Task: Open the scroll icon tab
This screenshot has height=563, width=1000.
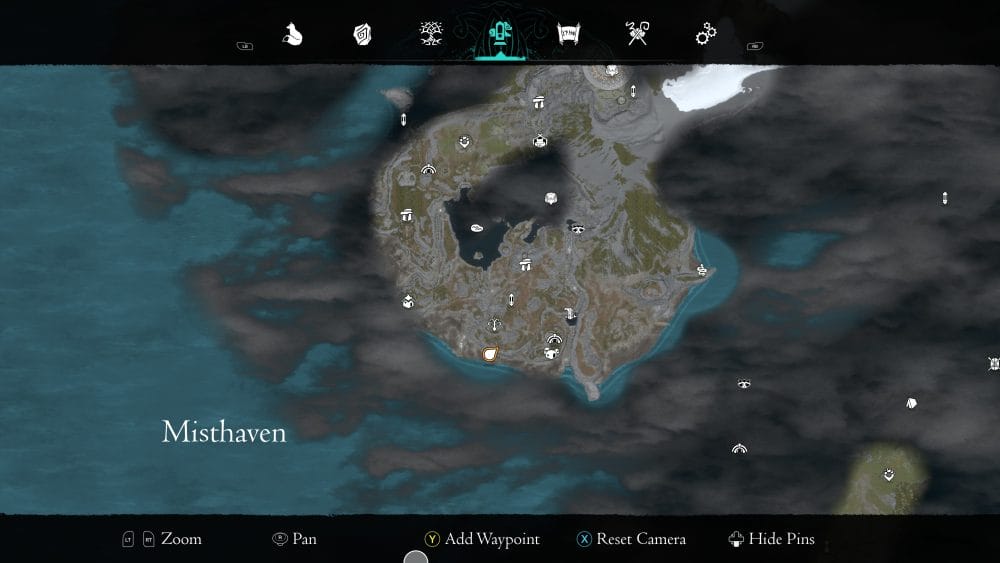Action: point(568,35)
